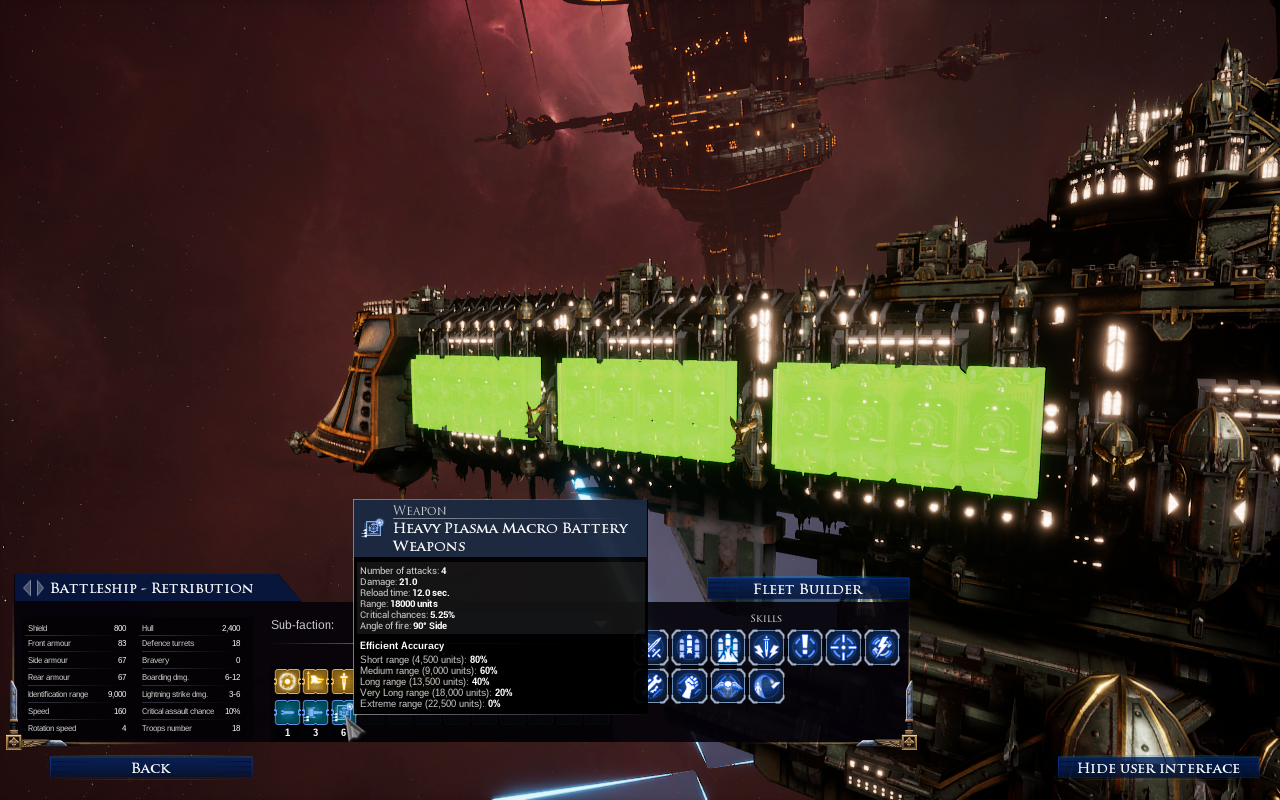
Task: Select the circling lightning bolt skill
Action: click(x=882, y=648)
